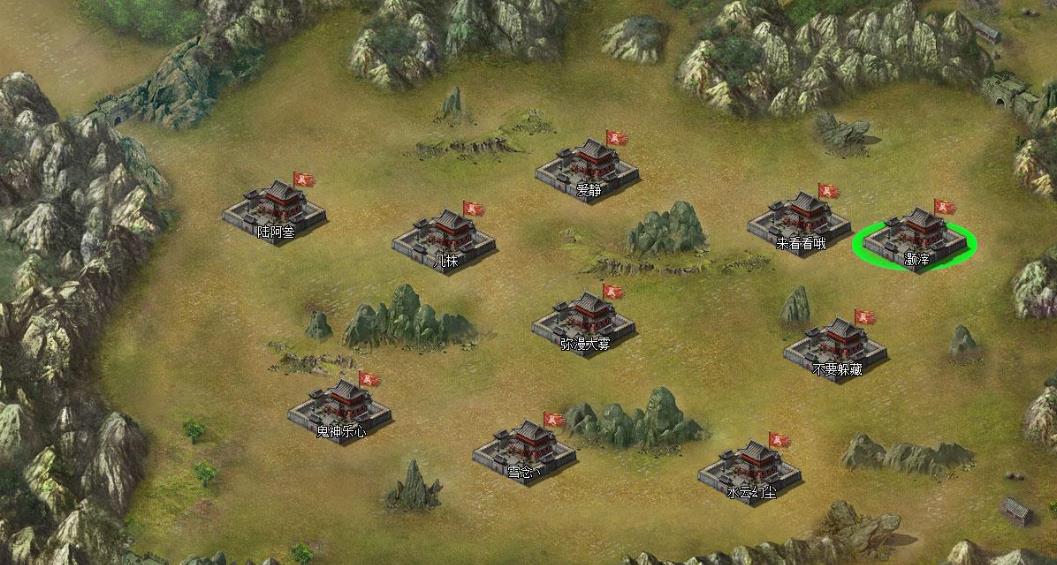Pick the city labeled 弥漫大雾

click(584, 322)
